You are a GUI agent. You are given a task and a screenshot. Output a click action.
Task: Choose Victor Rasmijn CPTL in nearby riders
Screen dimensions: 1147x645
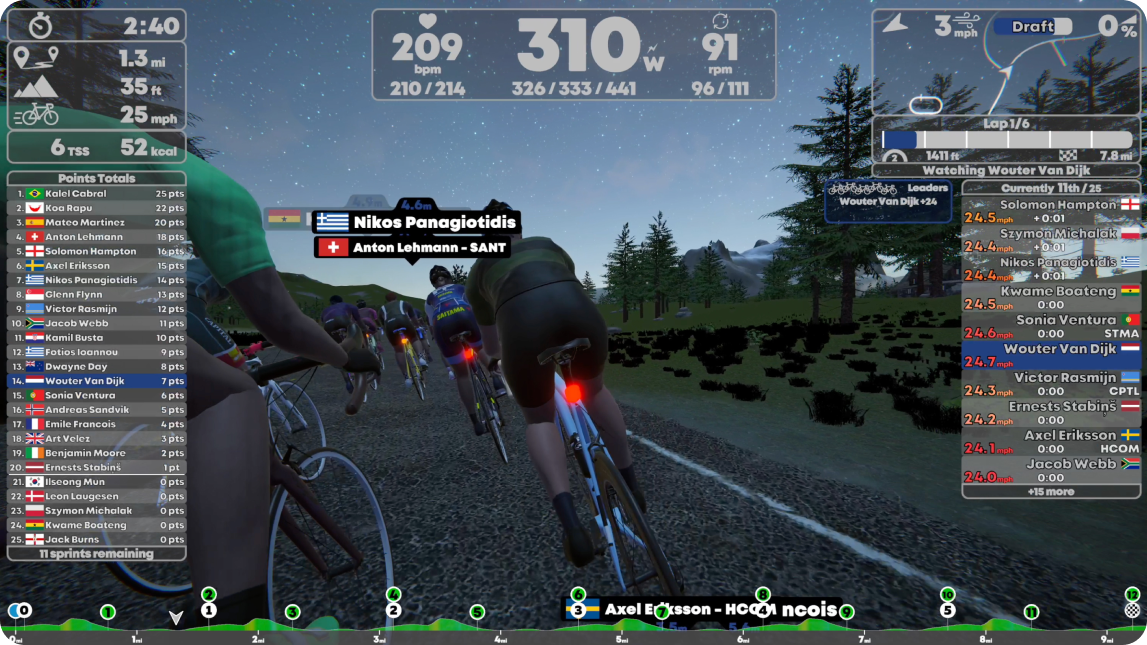pyautogui.click(x=1051, y=384)
